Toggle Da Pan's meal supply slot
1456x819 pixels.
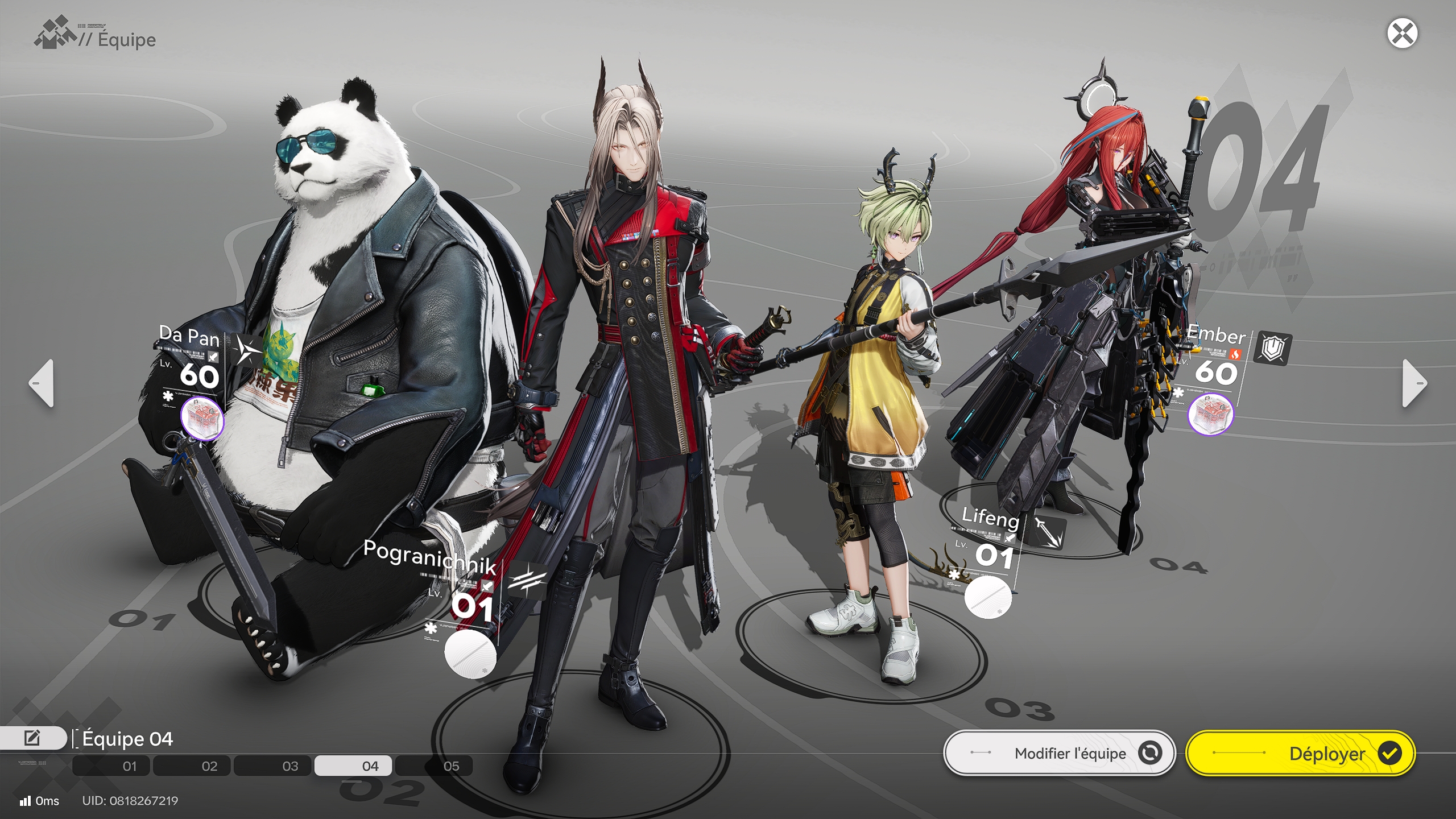click(202, 418)
